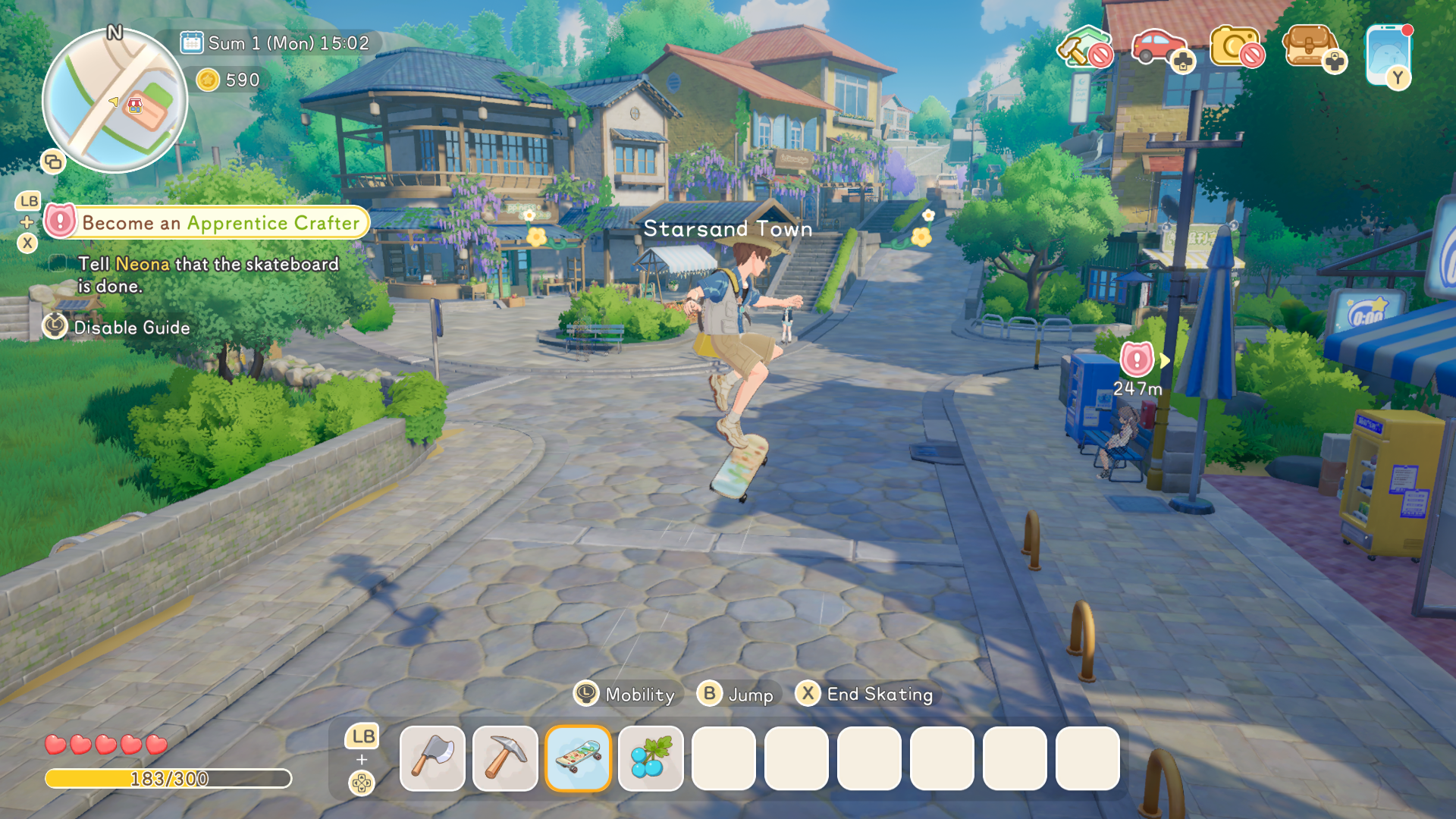Equip the blueberries hotbar slot

point(651,759)
